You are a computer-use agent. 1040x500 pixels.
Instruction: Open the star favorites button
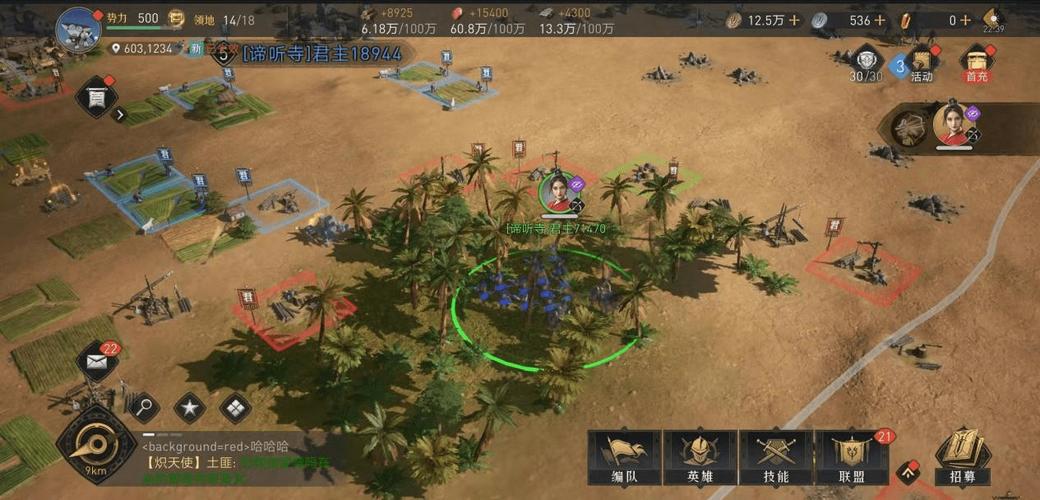189,407
